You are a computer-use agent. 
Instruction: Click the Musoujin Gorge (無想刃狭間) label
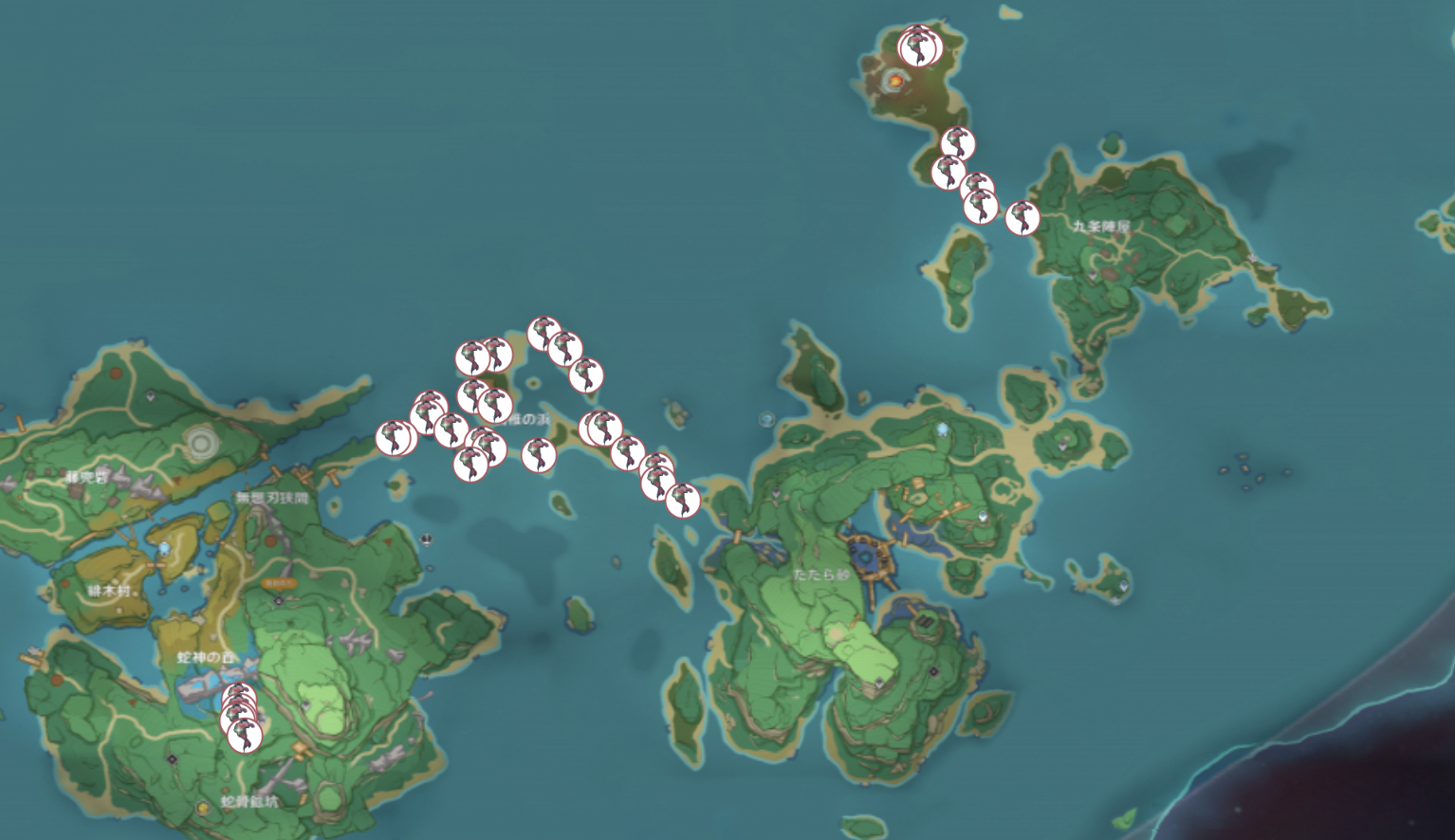coord(272,497)
